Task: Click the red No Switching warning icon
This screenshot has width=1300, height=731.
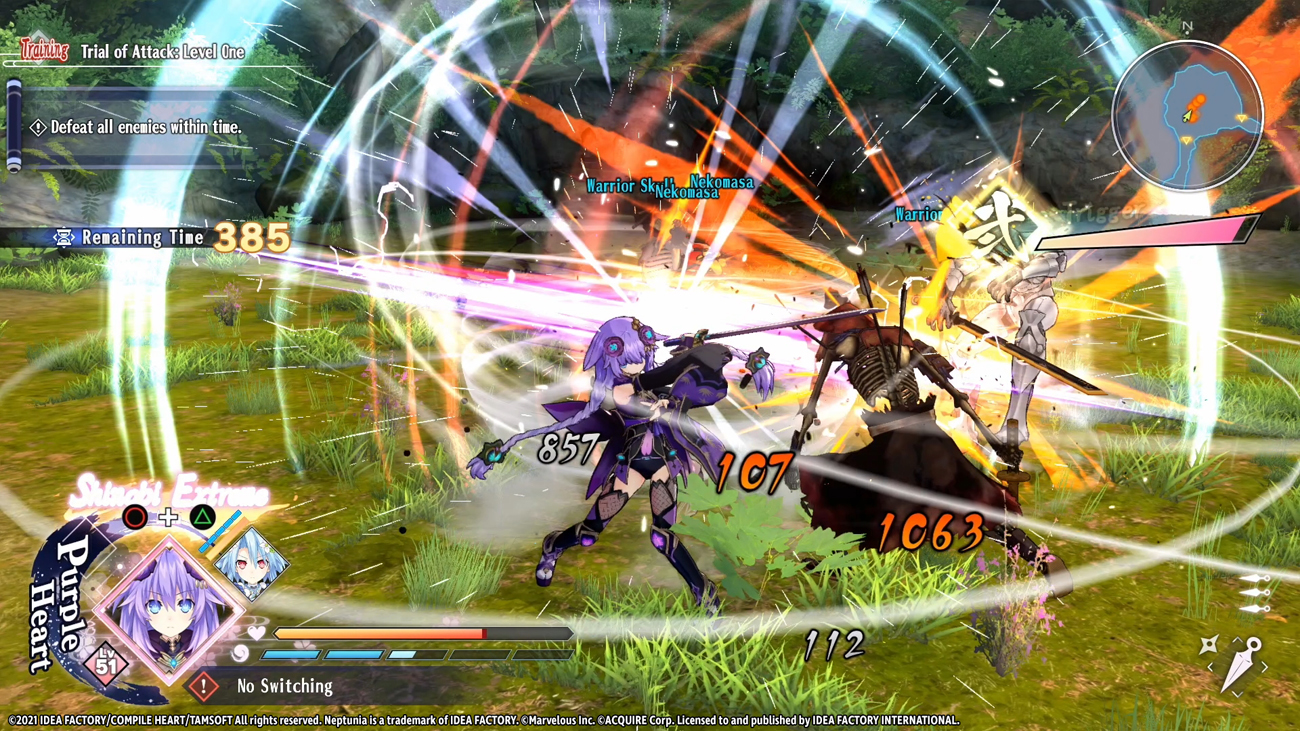Action: pos(203,686)
